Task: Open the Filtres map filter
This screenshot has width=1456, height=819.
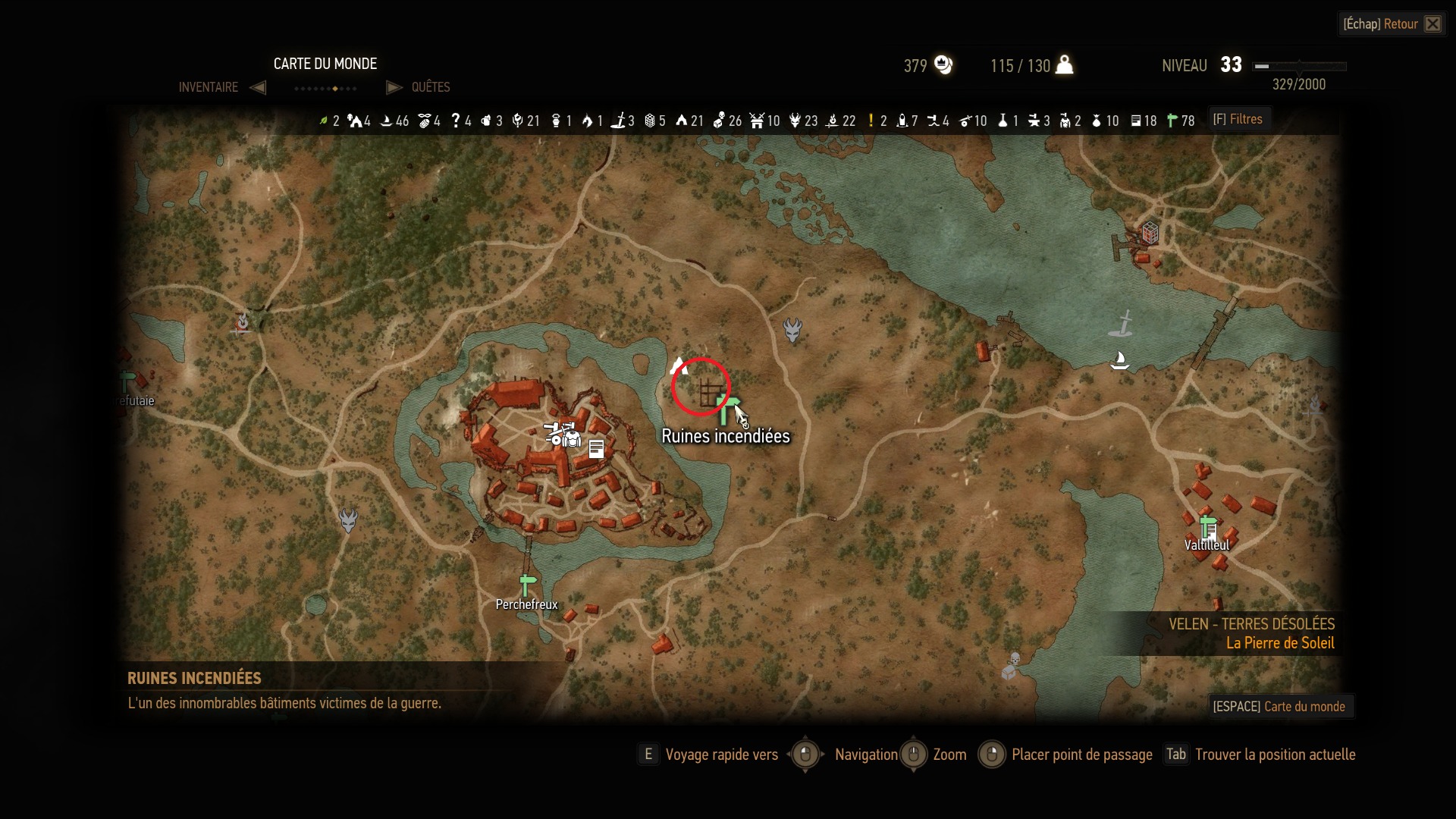Action: [x=1238, y=119]
